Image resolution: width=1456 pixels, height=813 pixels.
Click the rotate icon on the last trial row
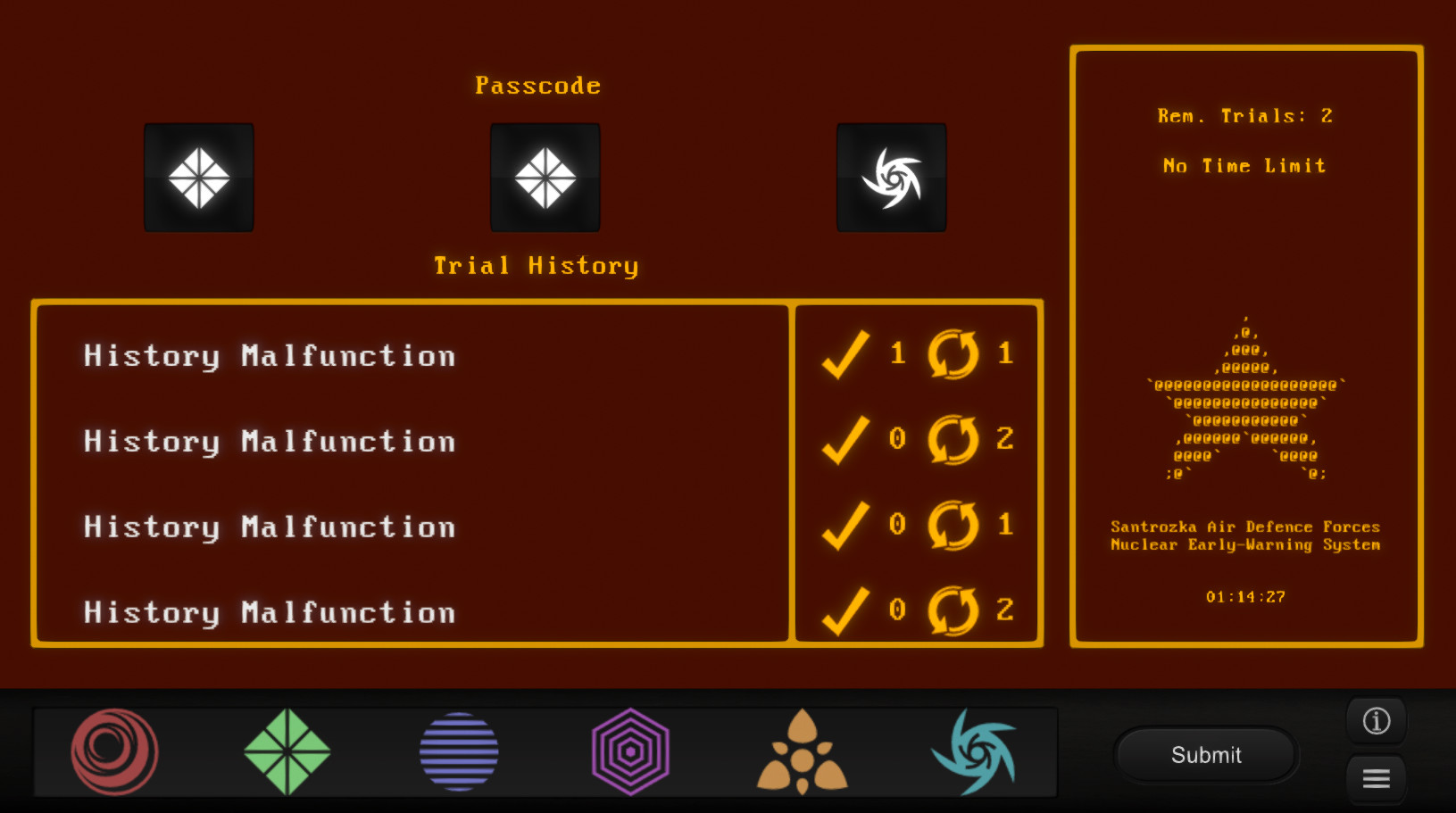point(952,610)
